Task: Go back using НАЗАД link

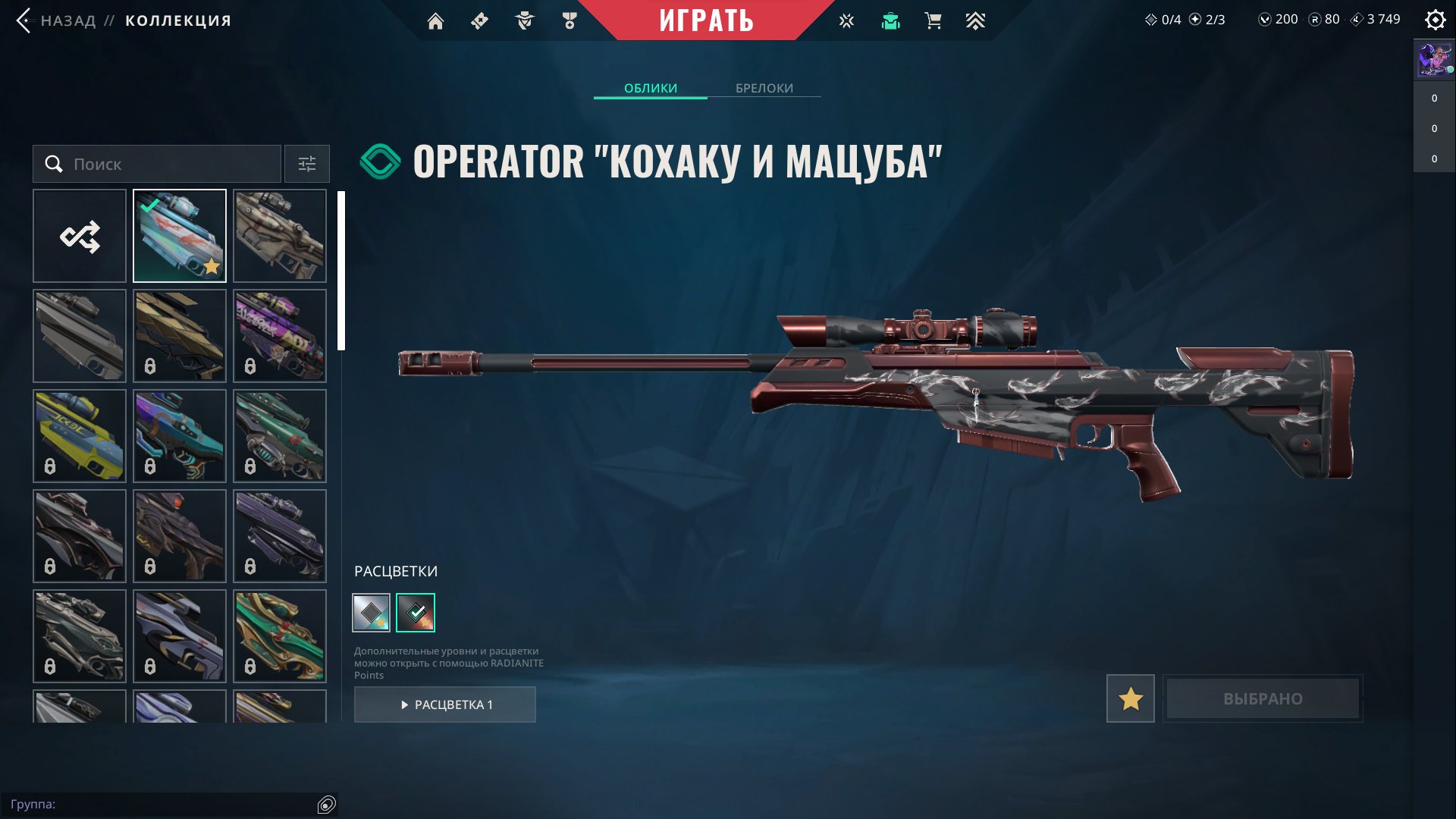Action: click(68, 20)
